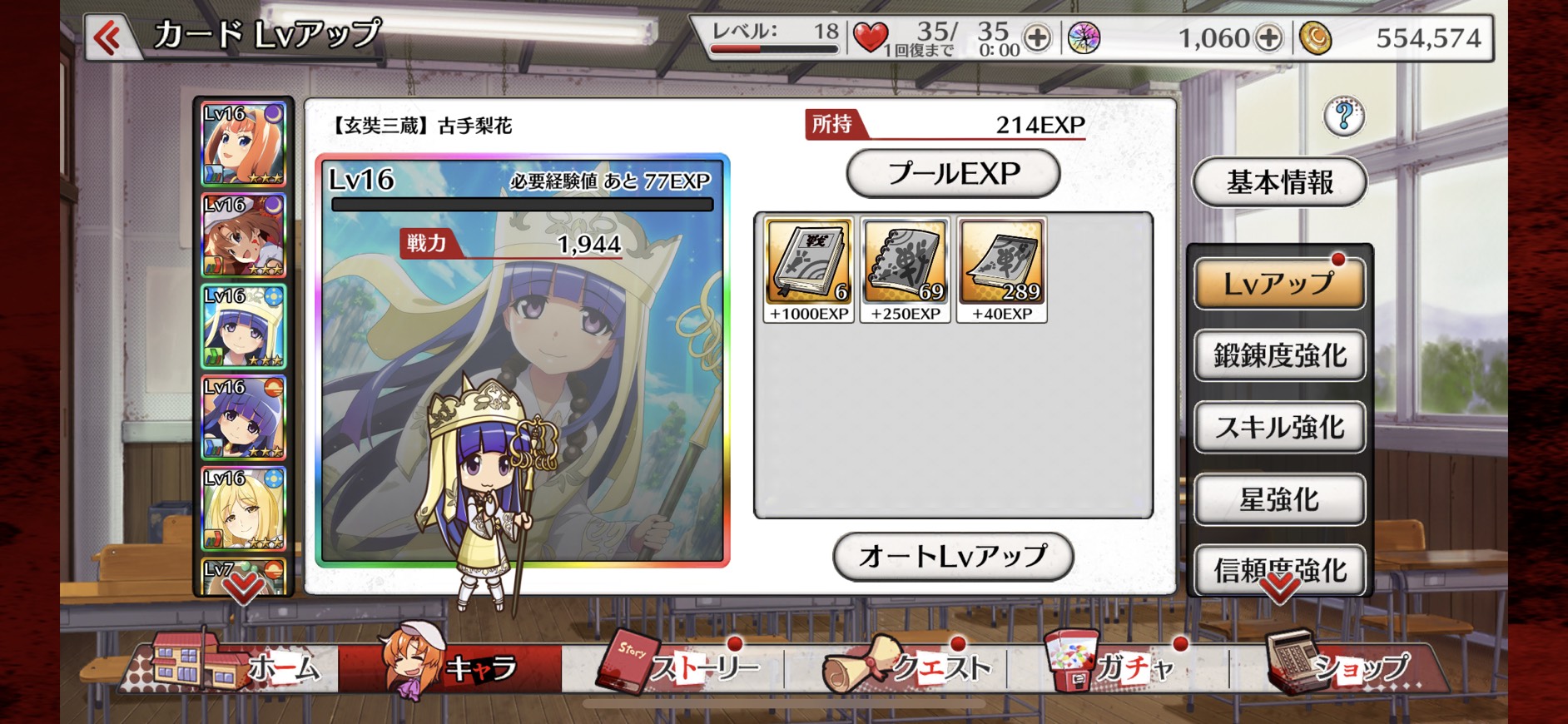Viewport: 1568px width, 724px height.
Task: Open the クエスト menu
Action: tap(907, 666)
